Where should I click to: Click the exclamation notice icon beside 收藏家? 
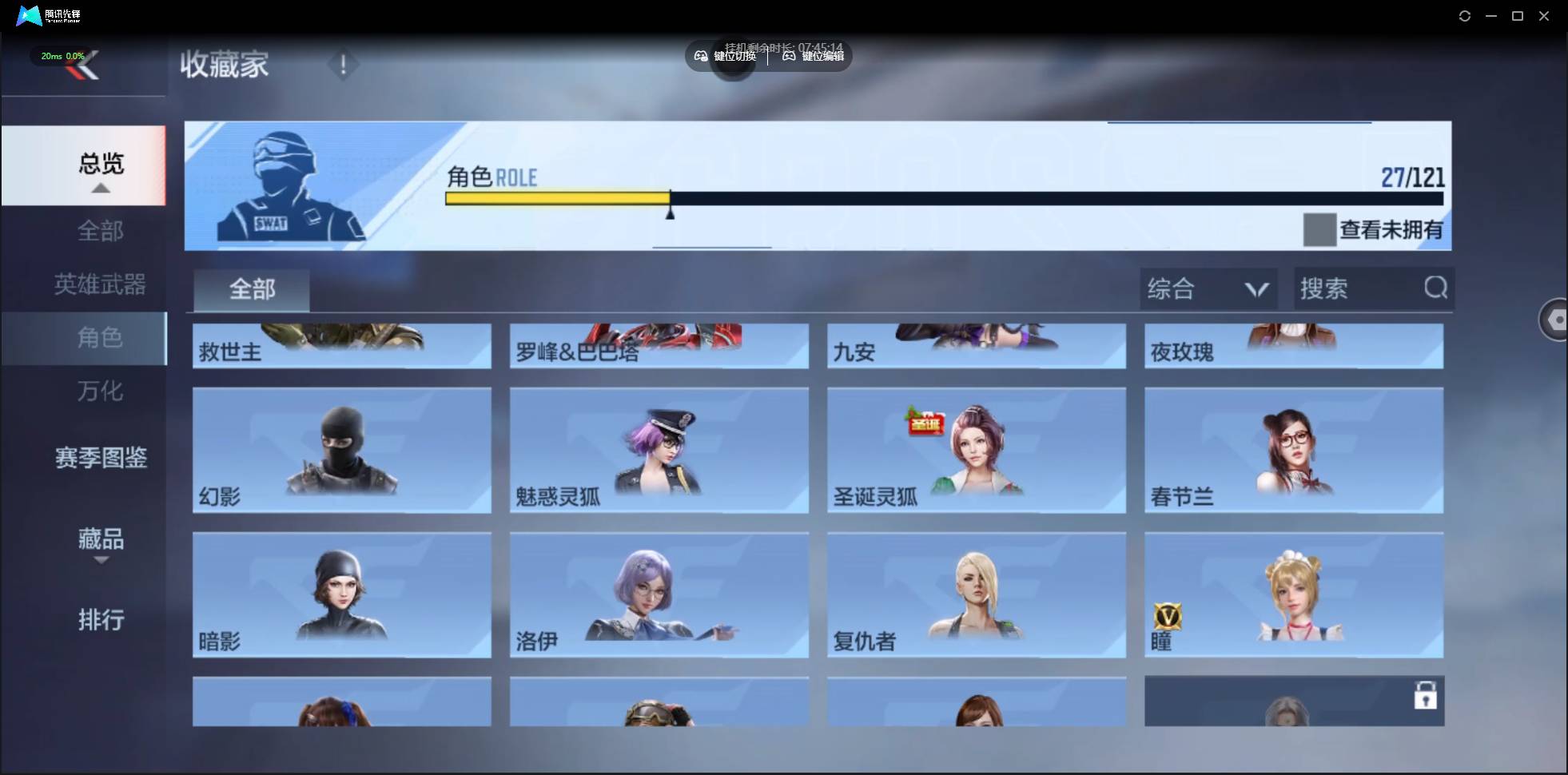click(343, 64)
